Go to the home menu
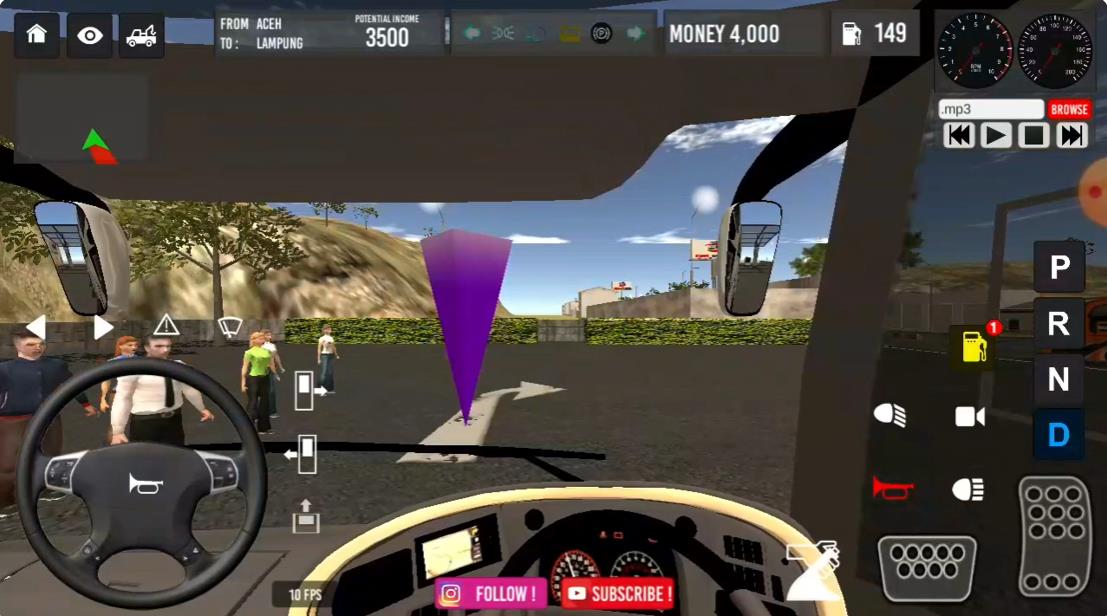The width and height of the screenshot is (1107, 616). point(37,35)
